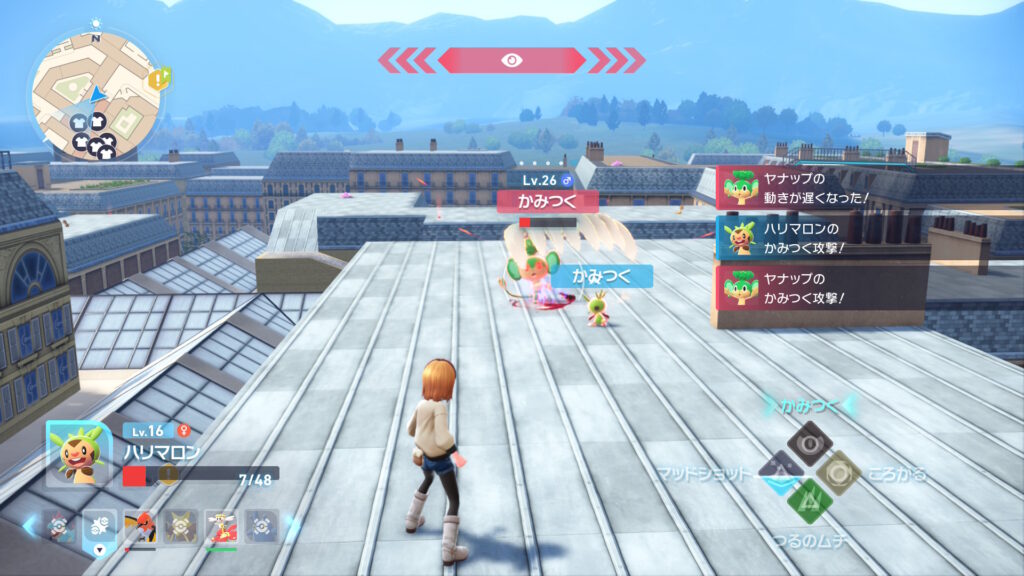Activate the ころがる move diamond
1024x576 pixels.
838,469
